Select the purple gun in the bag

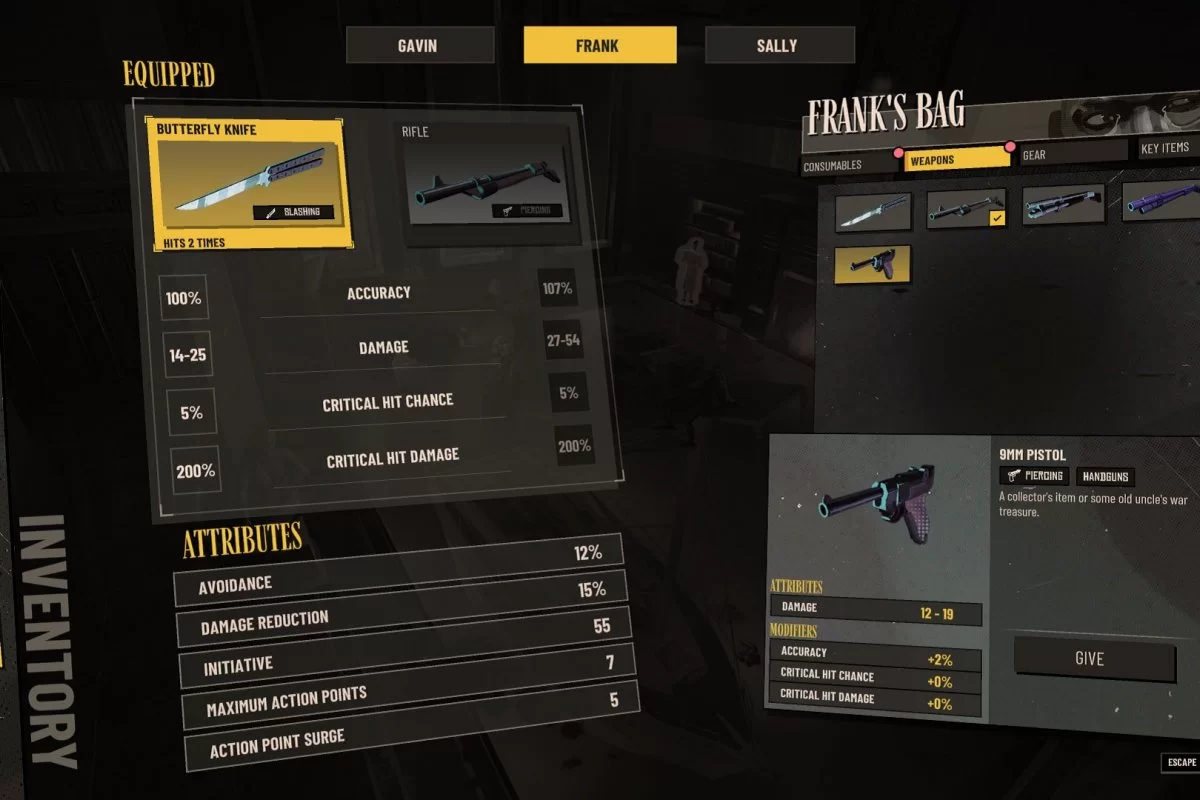click(1161, 199)
